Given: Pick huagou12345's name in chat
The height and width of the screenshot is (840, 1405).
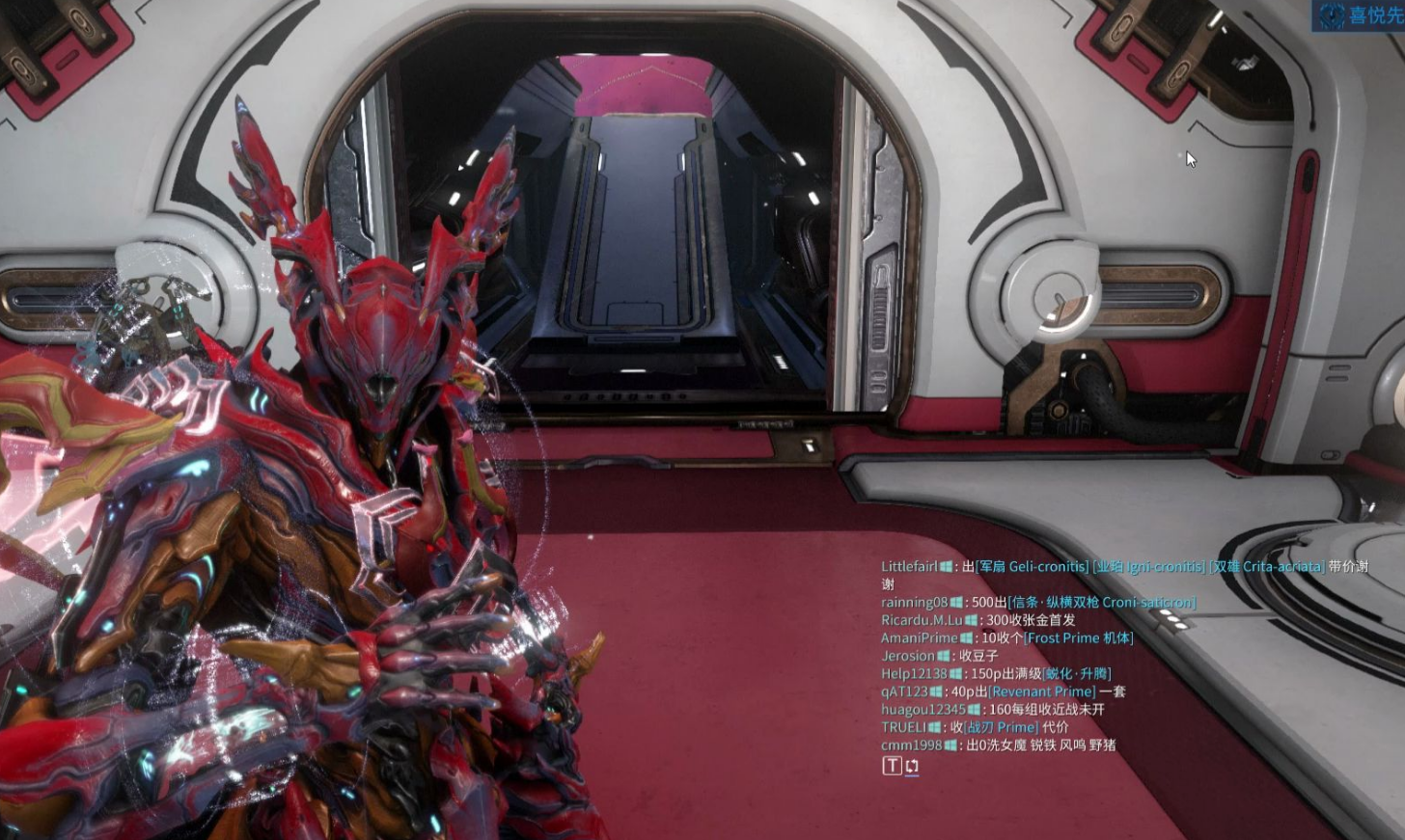Looking at the screenshot, I should point(923,710).
